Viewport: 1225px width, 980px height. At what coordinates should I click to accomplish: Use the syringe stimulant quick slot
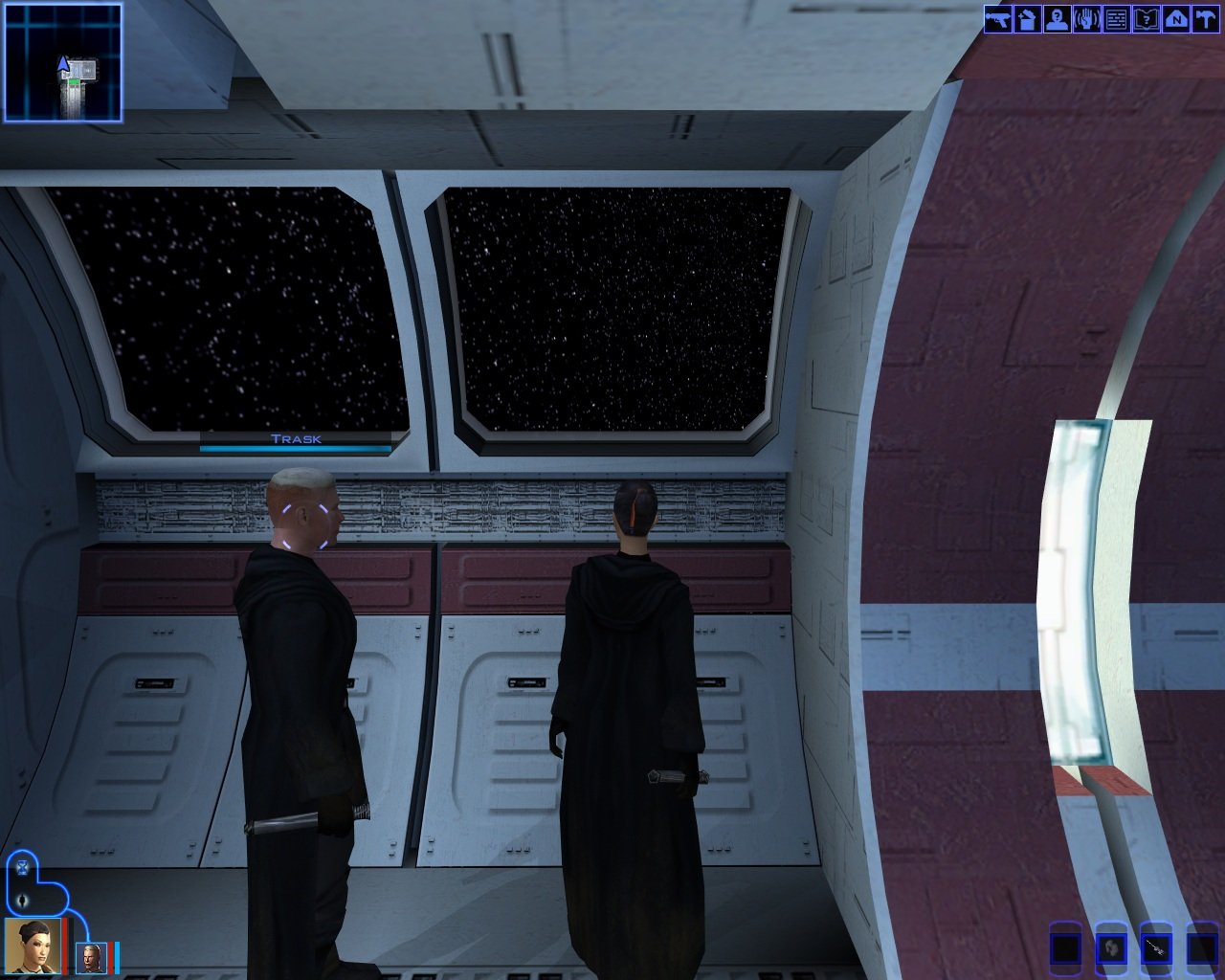coord(1157,948)
